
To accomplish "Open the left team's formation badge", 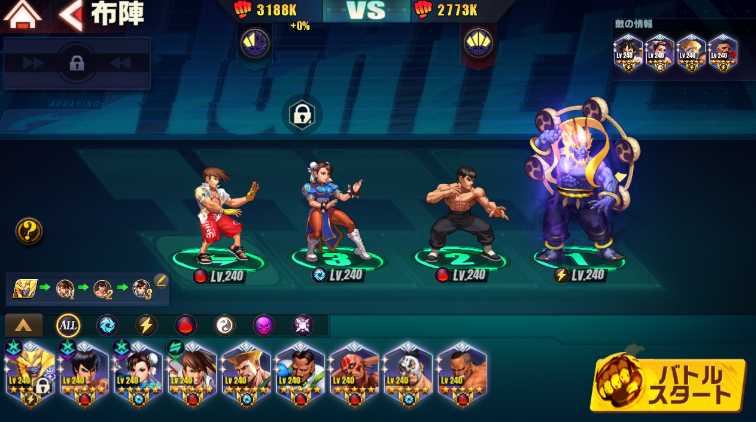I will [254, 42].
